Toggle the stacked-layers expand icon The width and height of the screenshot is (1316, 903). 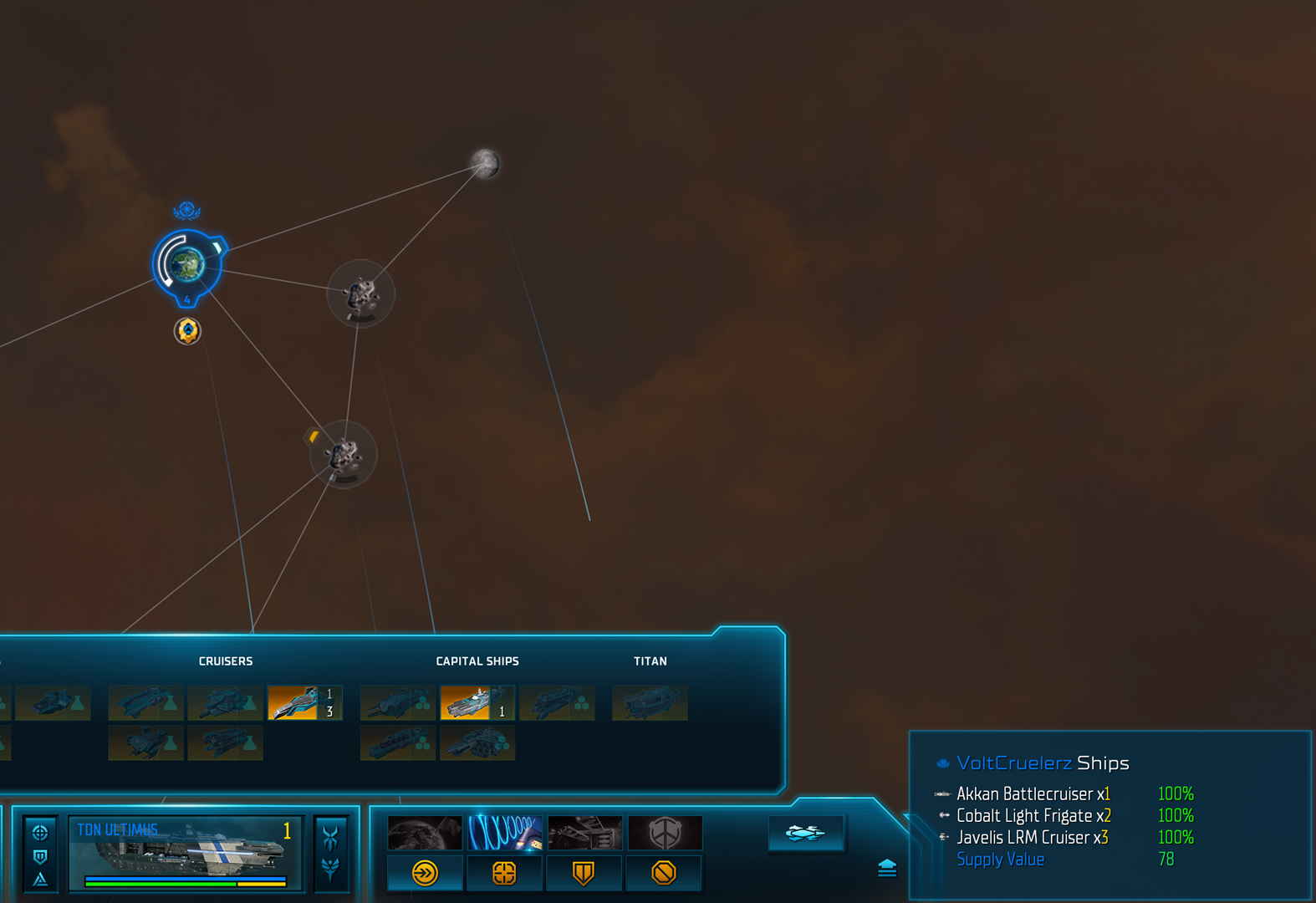click(887, 869)
